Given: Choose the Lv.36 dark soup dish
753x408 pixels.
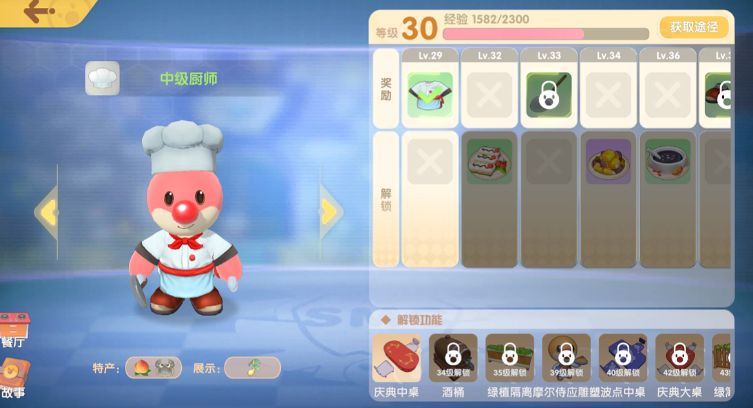Looking at the screenshot, I should pos(667,160).
